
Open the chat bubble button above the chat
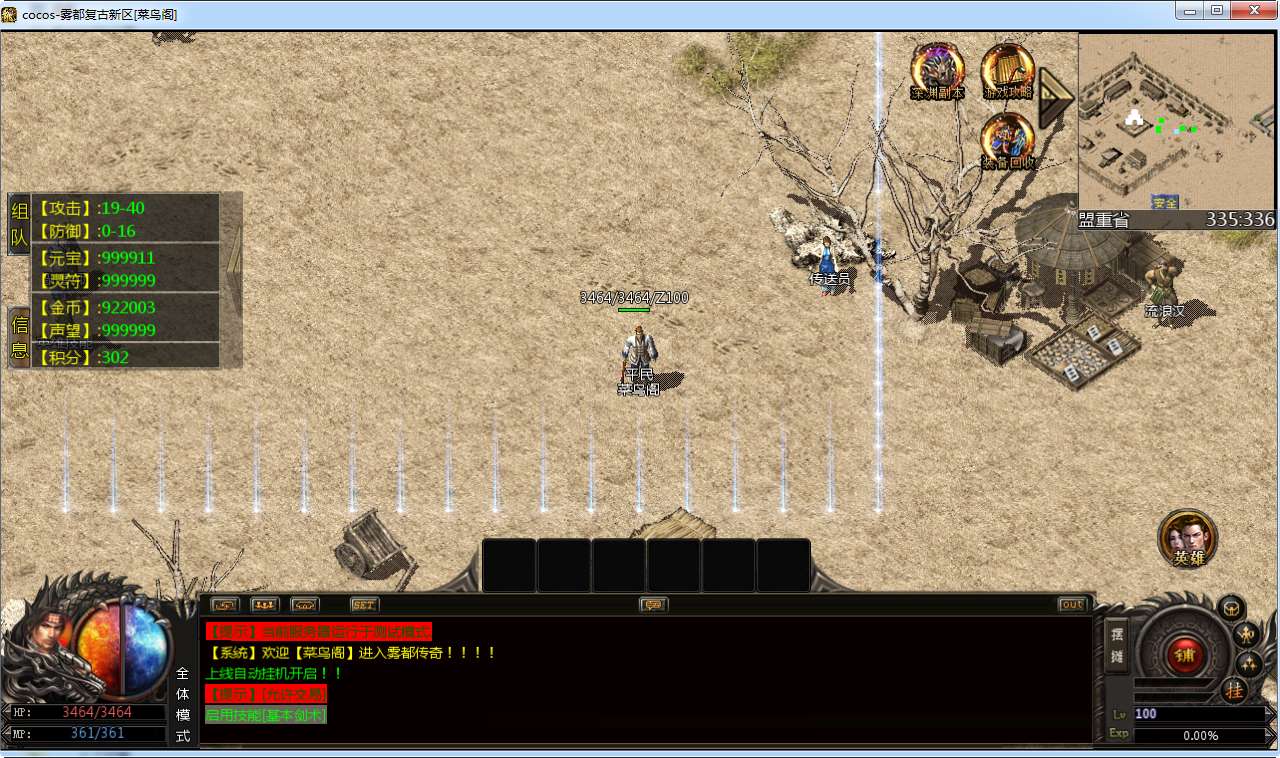pyautogui.click(x=654, y=605)
